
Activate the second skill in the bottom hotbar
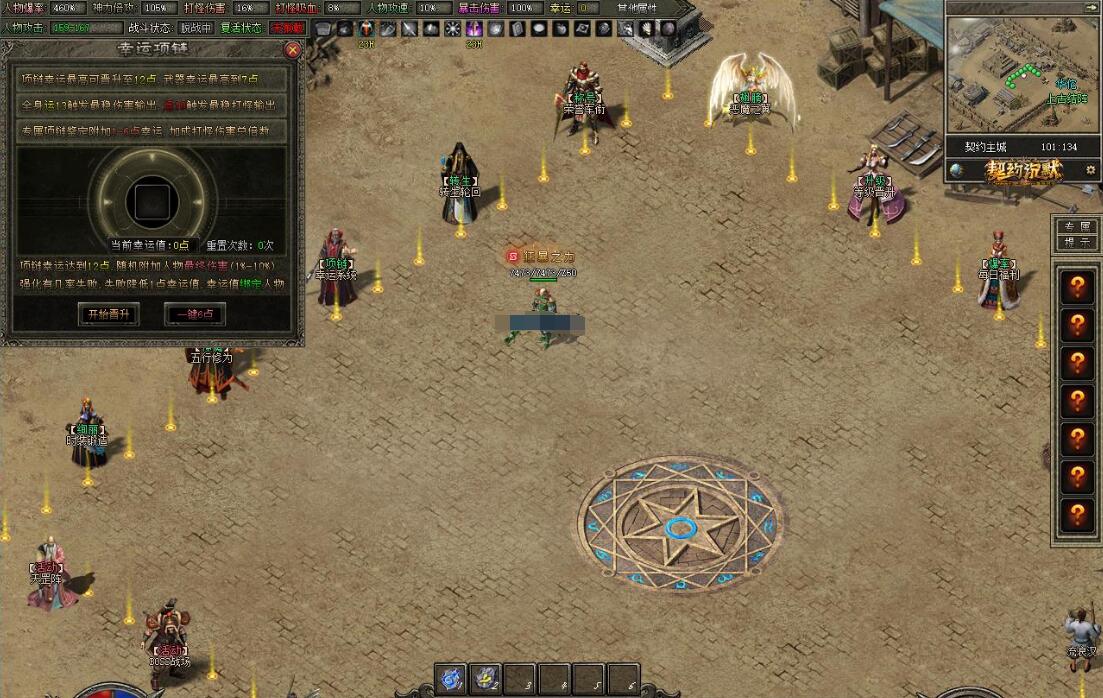pos(486,679)
